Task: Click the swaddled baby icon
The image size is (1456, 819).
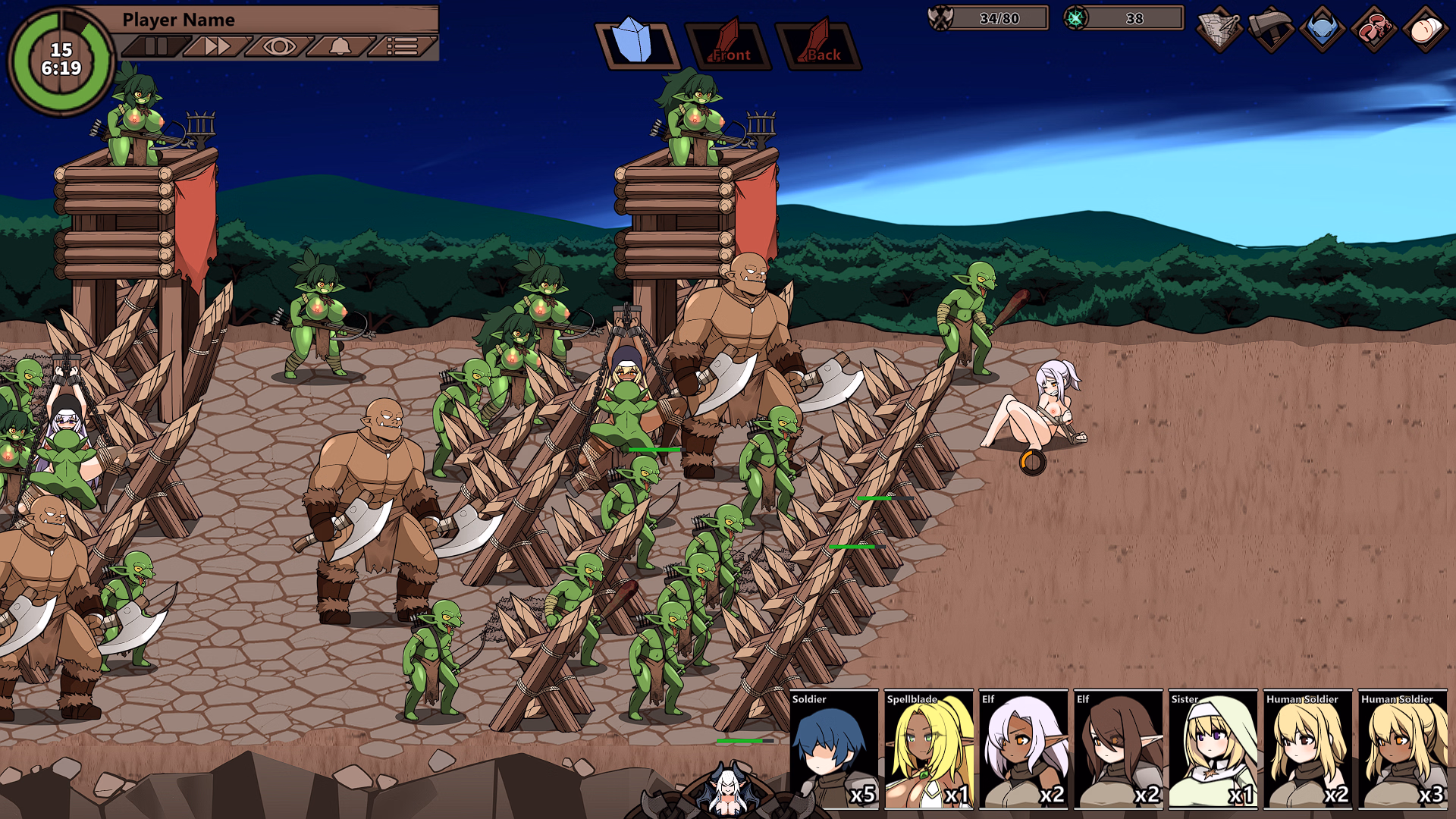Action: [x=1425, y=30]
